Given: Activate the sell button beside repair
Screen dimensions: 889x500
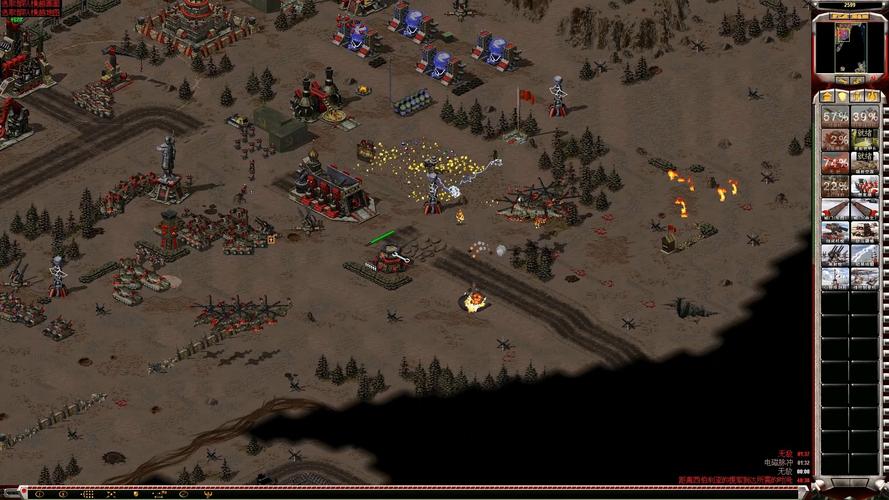Looking at the screenshot, I should point(859,80).
